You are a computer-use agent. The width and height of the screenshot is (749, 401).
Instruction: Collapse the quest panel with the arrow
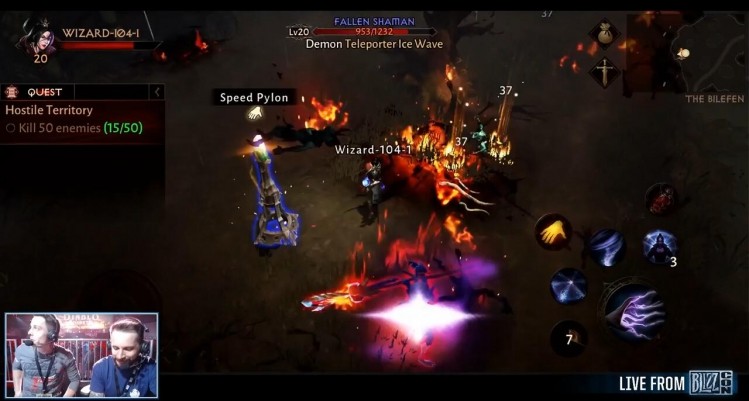(x=156, y=92)
